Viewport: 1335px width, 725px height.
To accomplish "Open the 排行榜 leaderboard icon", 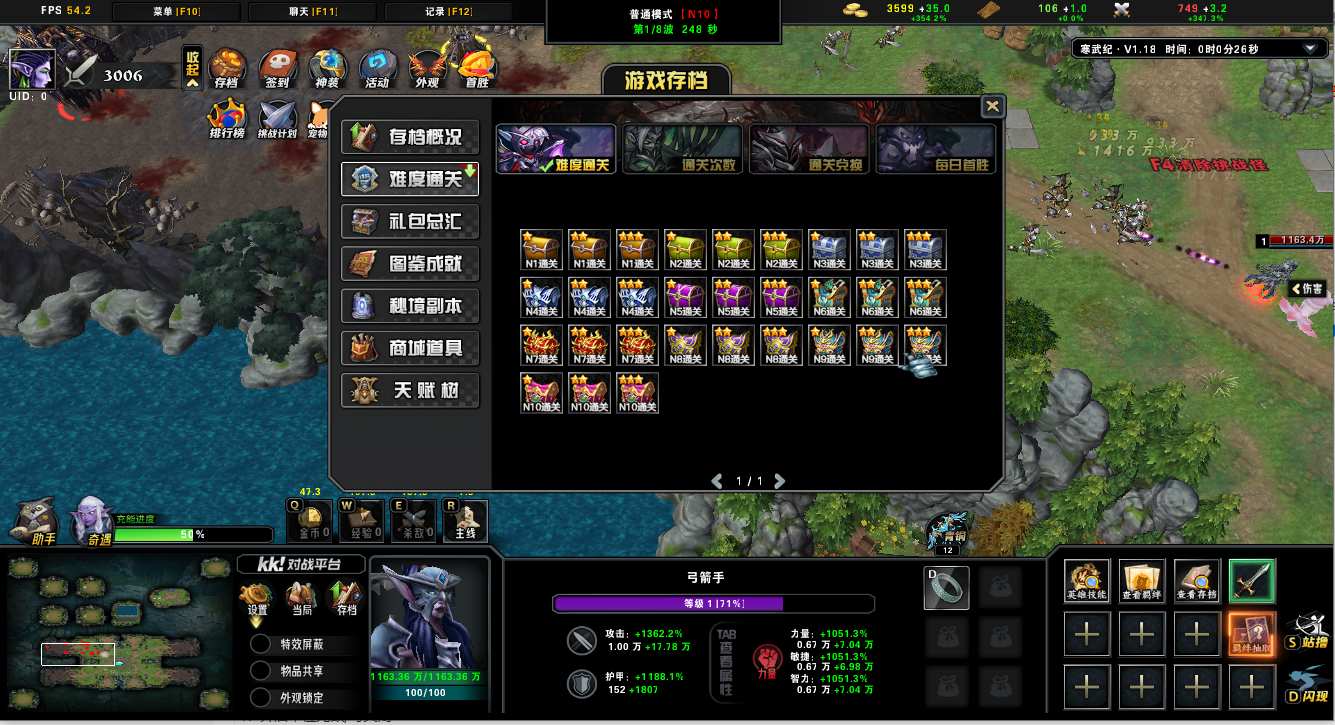I will click(227, 118).
